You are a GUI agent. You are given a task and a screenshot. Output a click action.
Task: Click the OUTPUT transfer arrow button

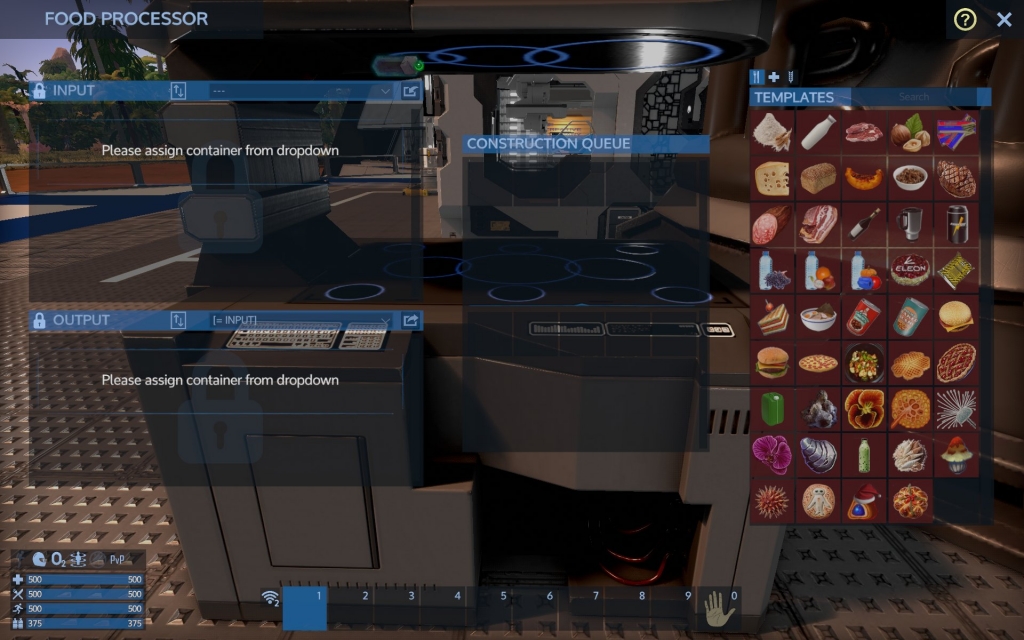410,321
